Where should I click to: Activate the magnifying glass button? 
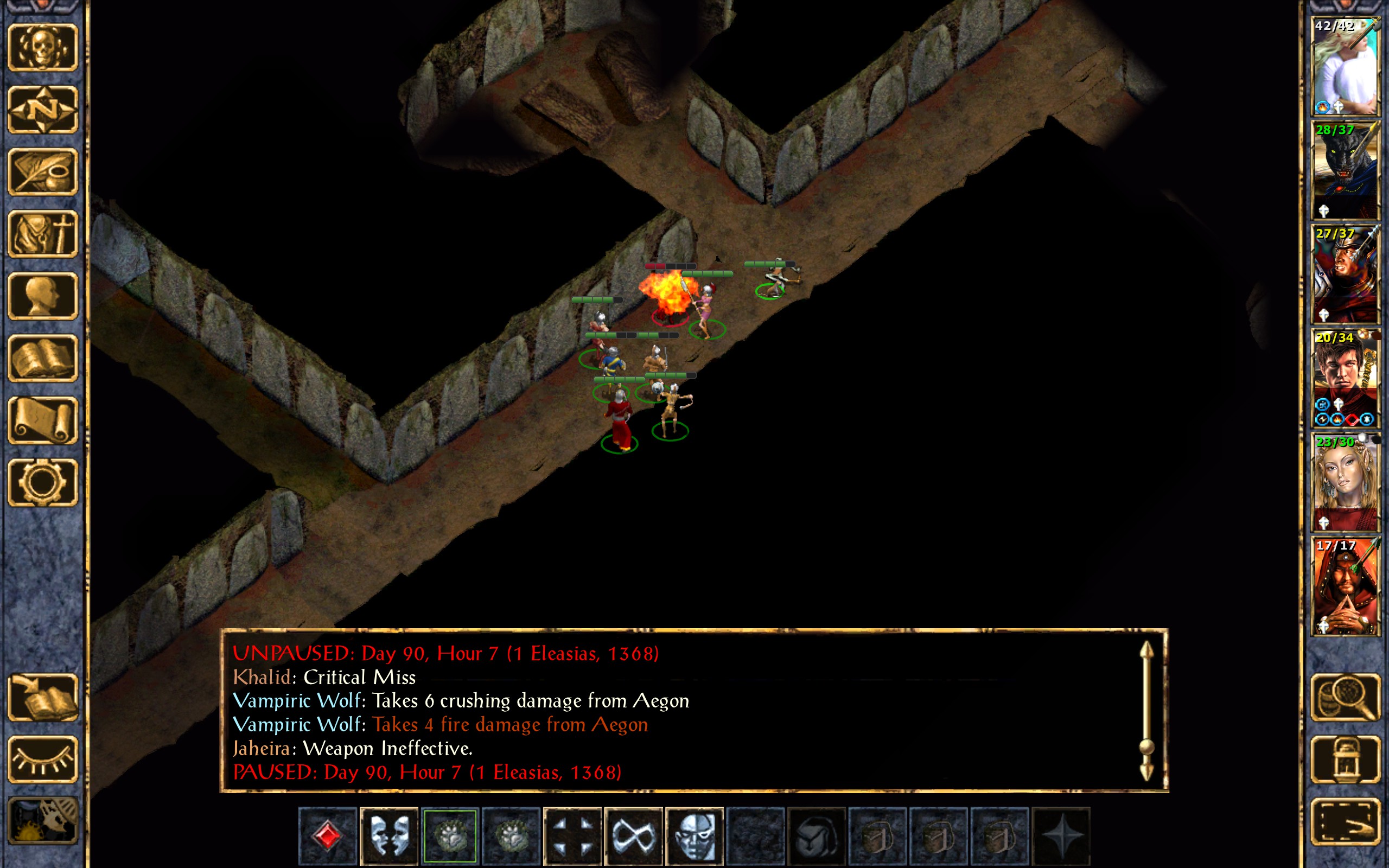coord(1345,697)
